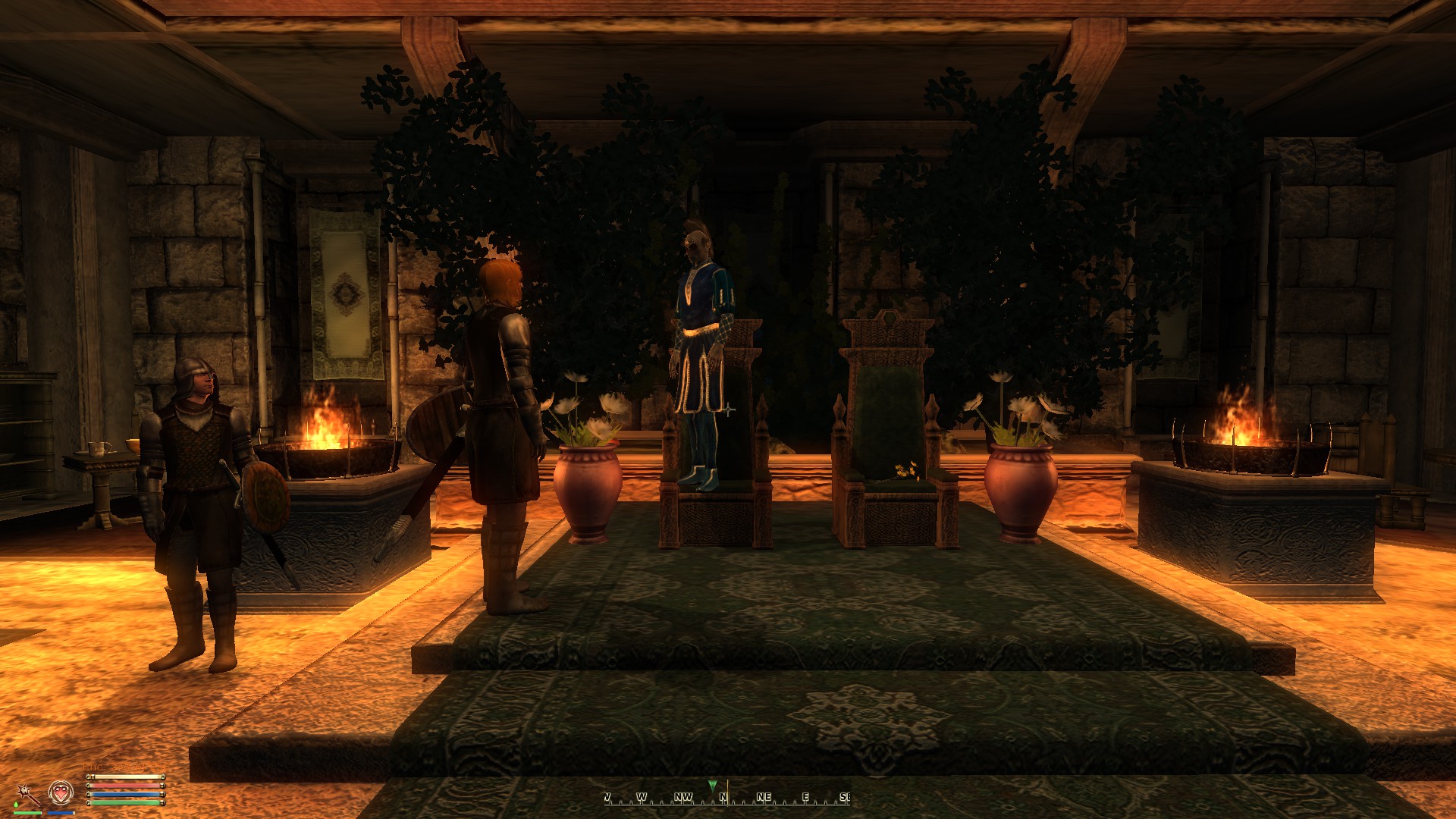This screenshot has width=1456, height=819.
Task: Click the compass direction bar
Action: (726, 797)
